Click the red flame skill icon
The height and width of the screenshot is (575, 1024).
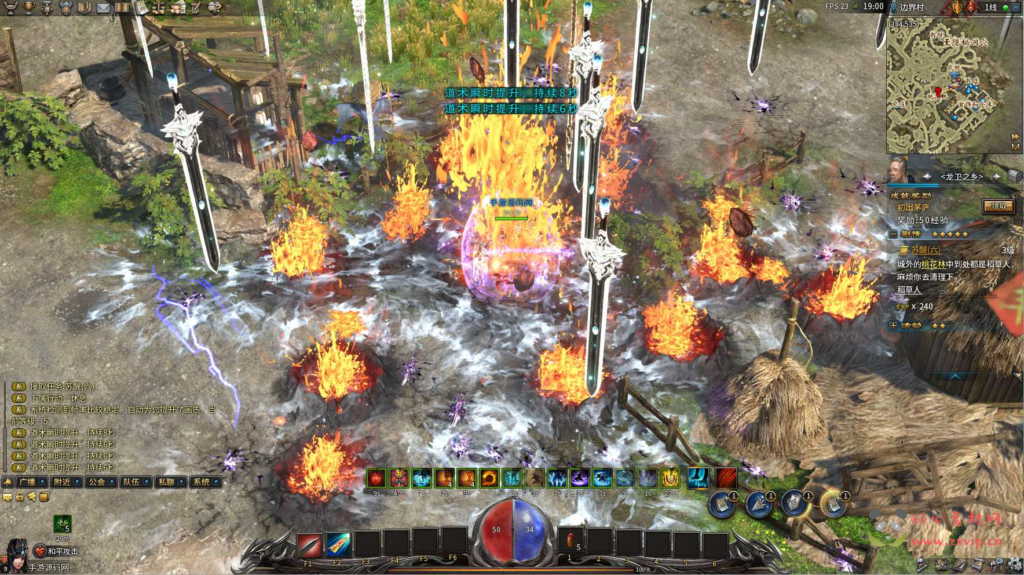(x=377, y=478)
